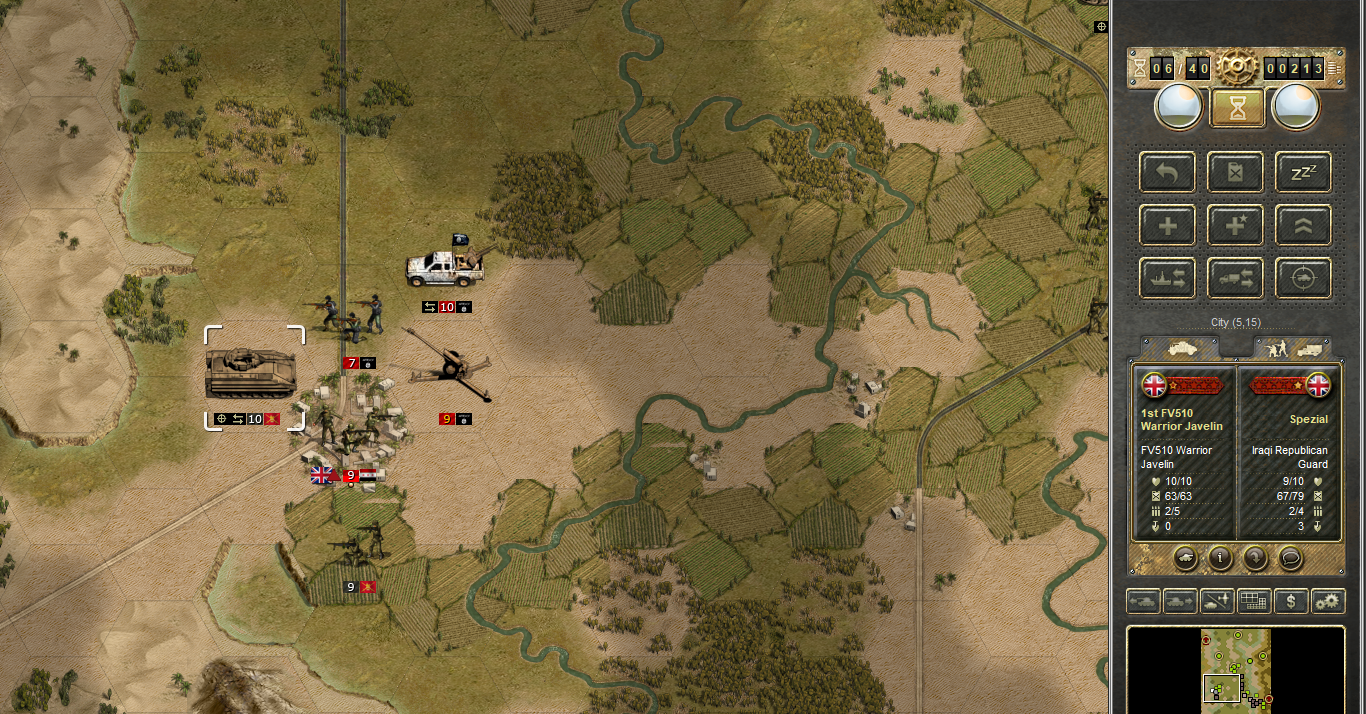Open the dollar sign purchase screen
1366x714 pixels.
(x=1292, y=601)
